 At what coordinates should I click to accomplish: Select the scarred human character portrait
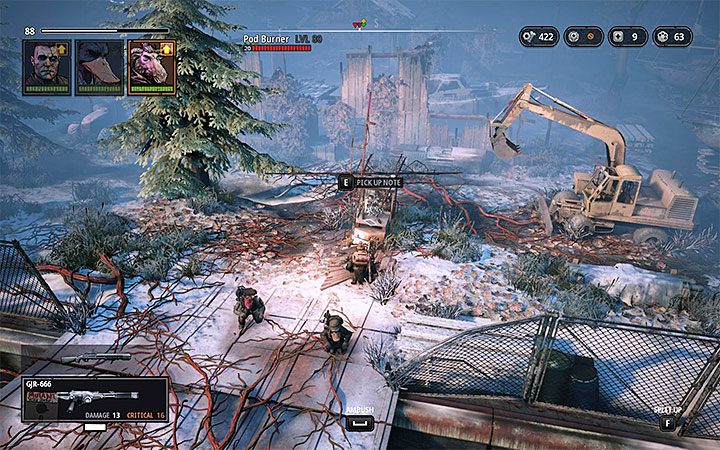point(47,67)
